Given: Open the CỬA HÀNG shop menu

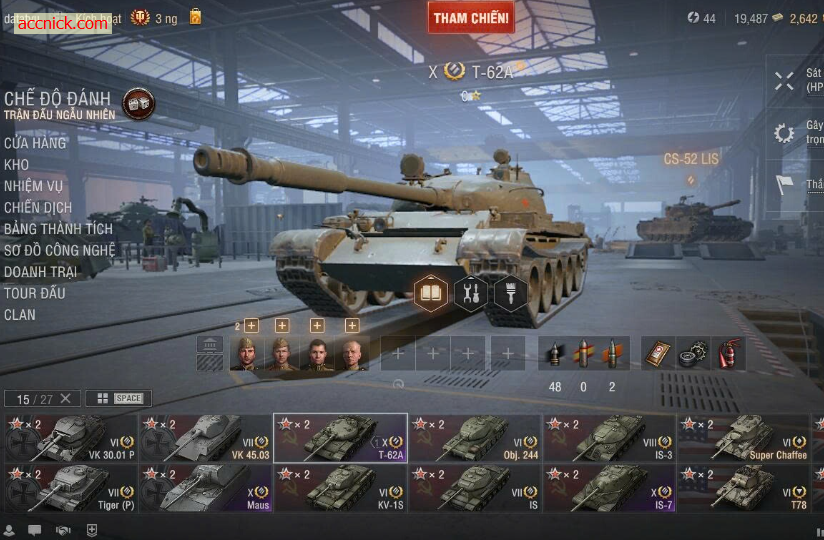Looking at the screenshot, I should tap(35, 143).
